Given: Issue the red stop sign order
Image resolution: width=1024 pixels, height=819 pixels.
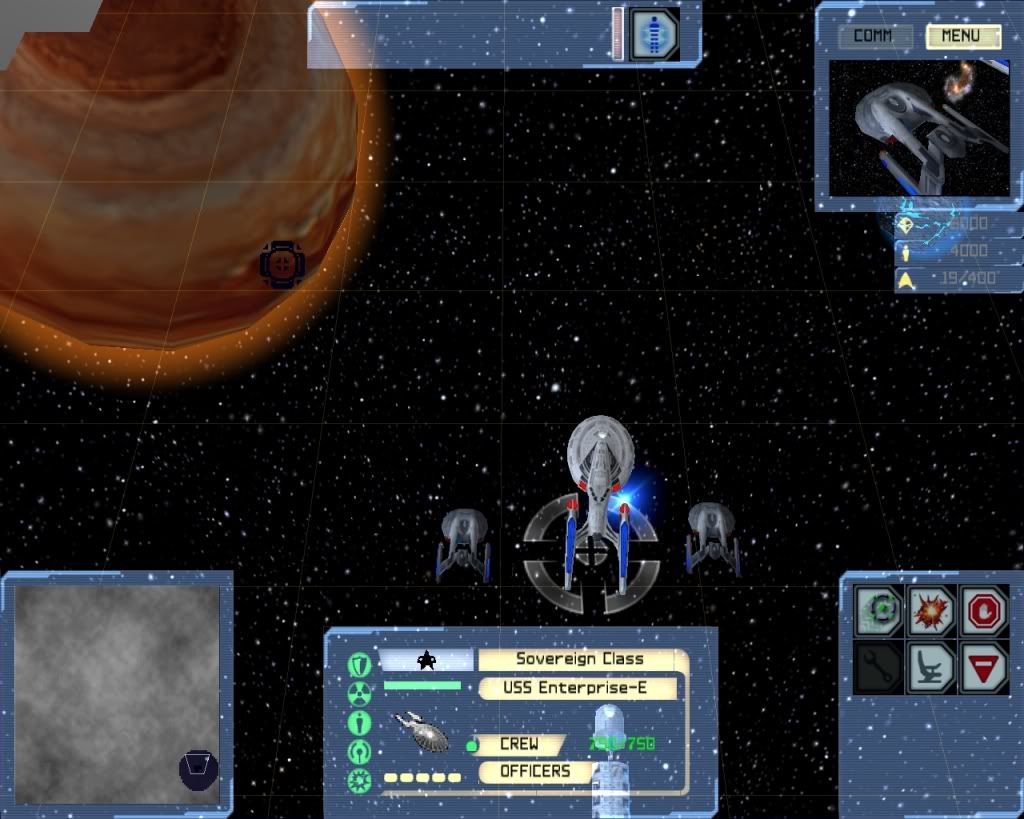Looking at the screenshot, I should [x=983, y=610].
